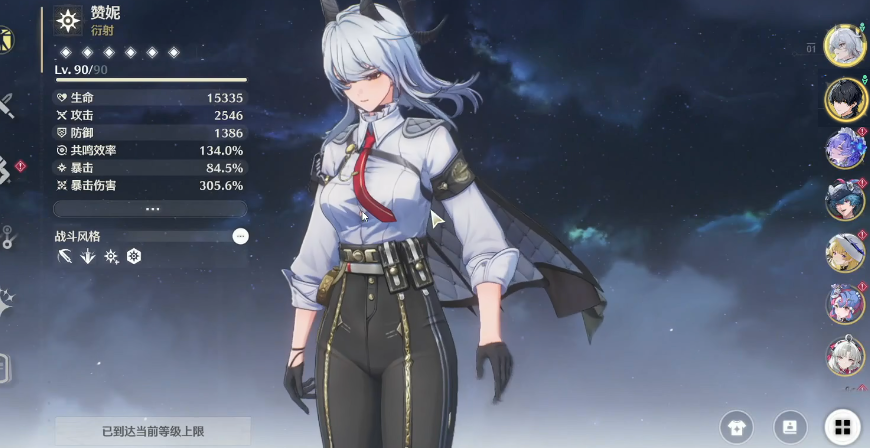Expand the full stats list with the ellipsis bar
Screen dimensions: 870x448
click(x=150, y=209)
